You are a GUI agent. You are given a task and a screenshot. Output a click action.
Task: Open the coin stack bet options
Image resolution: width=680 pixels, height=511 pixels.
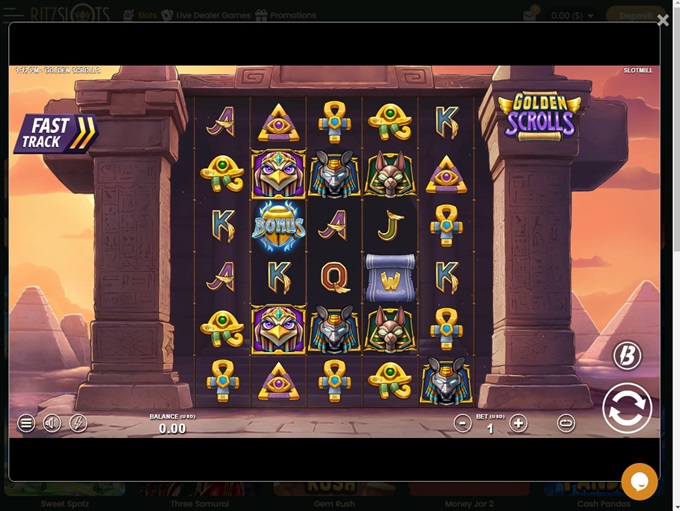click(566, 423)
